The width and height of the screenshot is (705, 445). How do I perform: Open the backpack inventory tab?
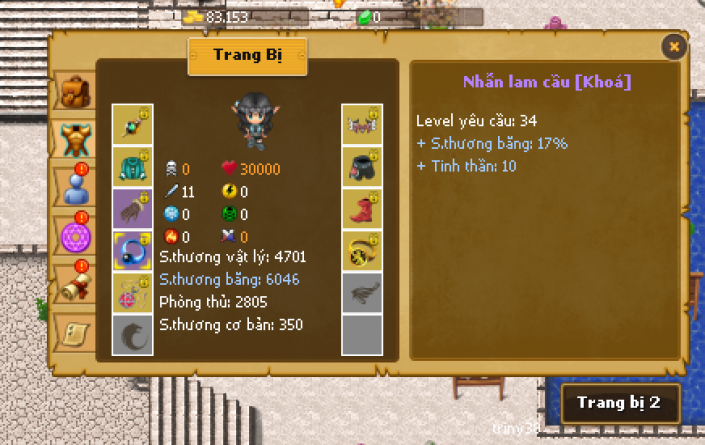tap(74, 93)
